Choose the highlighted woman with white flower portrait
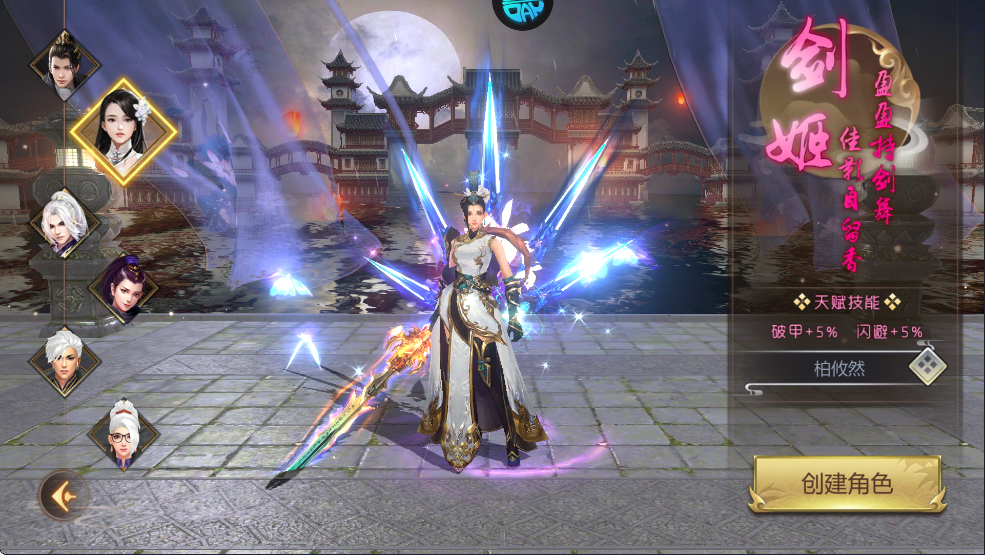The height and width of the screenshot is (555, 985). [x=123, y=131]
